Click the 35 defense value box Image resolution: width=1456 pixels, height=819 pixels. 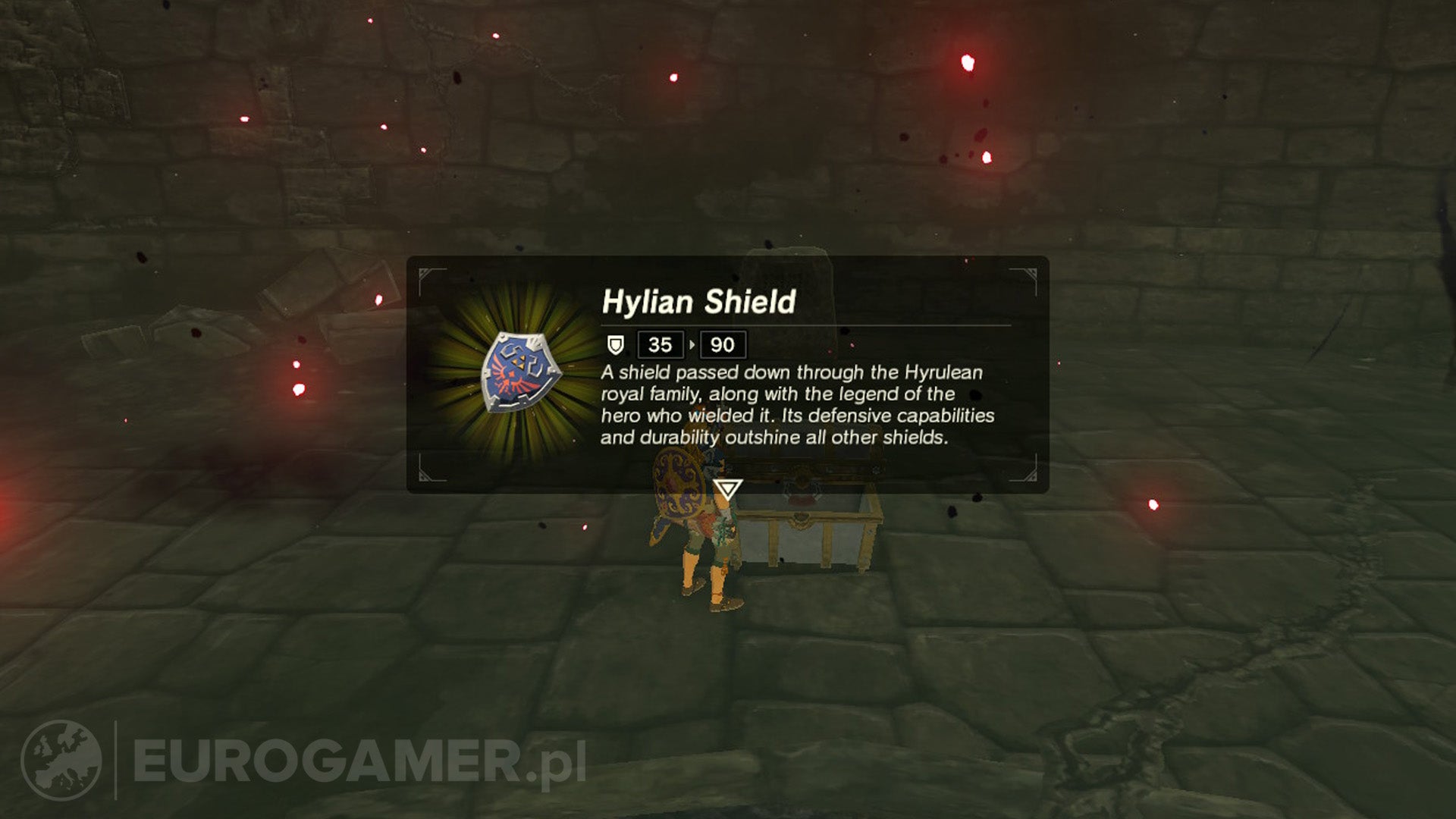(x=660, y=345)
